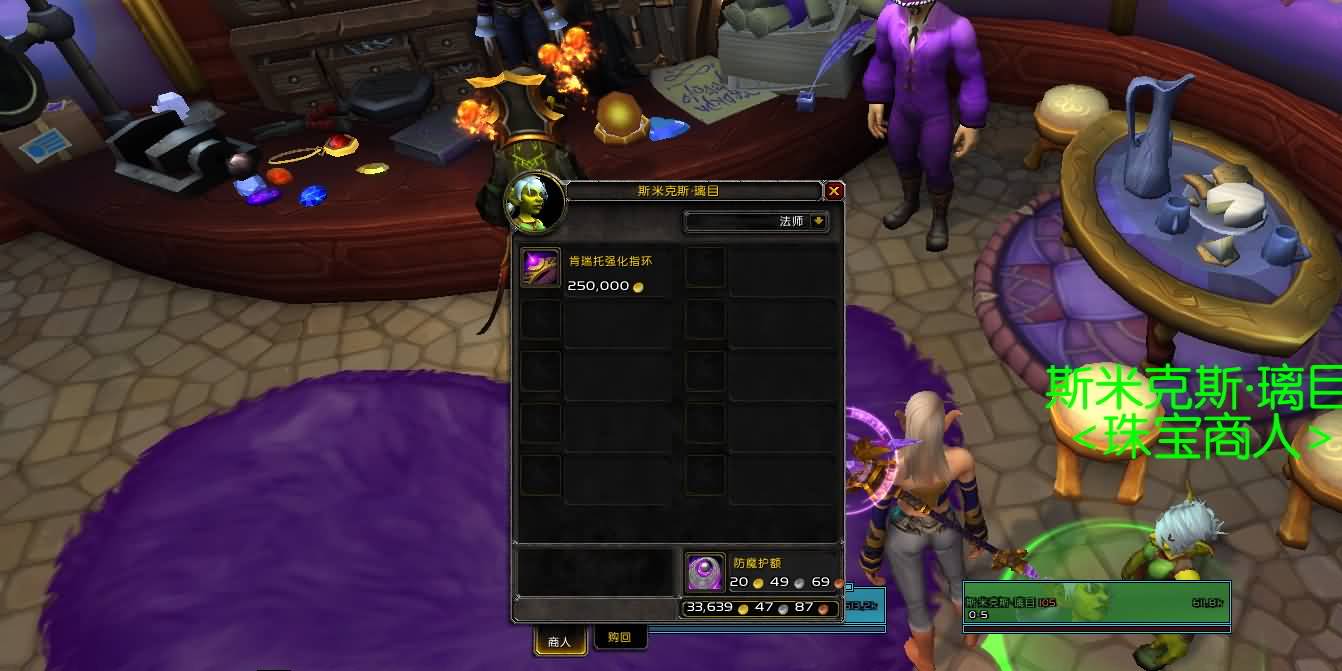Buy back the 防魔护额 item
This screenshot has height=671, width=1342.
coord(704,572)
